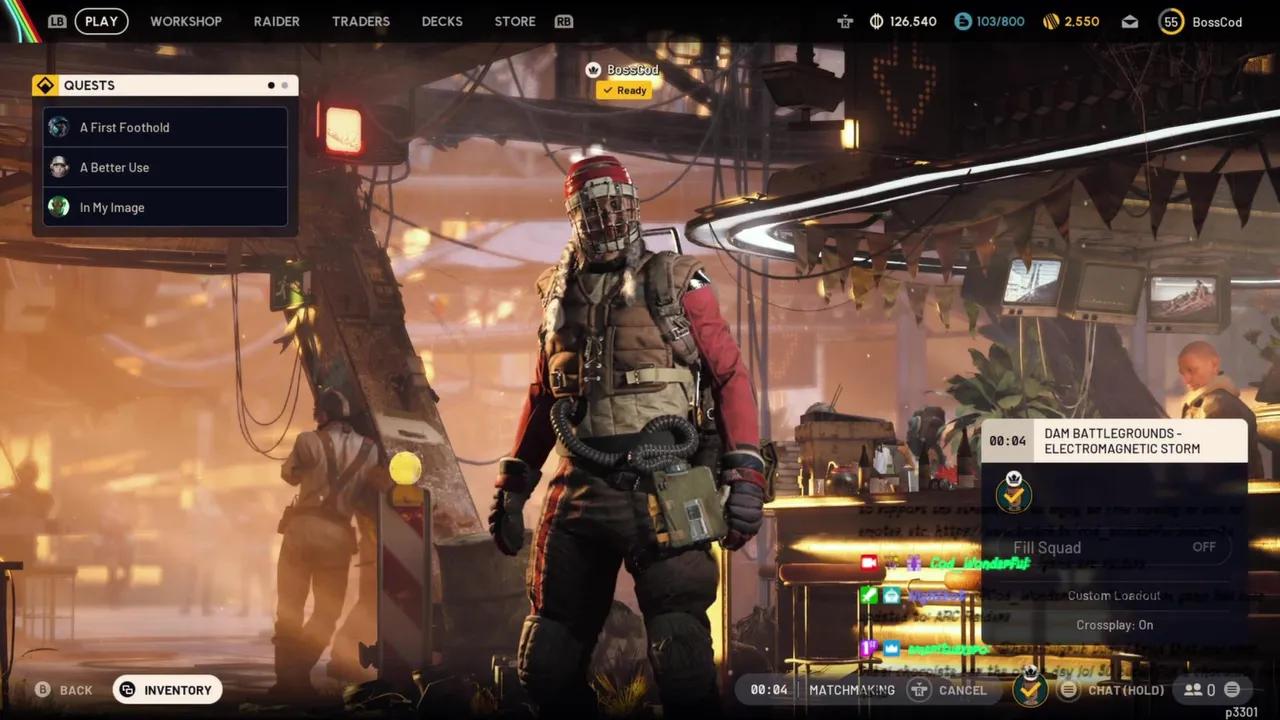Open the mail envelope inbox icon
1280x720 pixels.
point(1130,20)
